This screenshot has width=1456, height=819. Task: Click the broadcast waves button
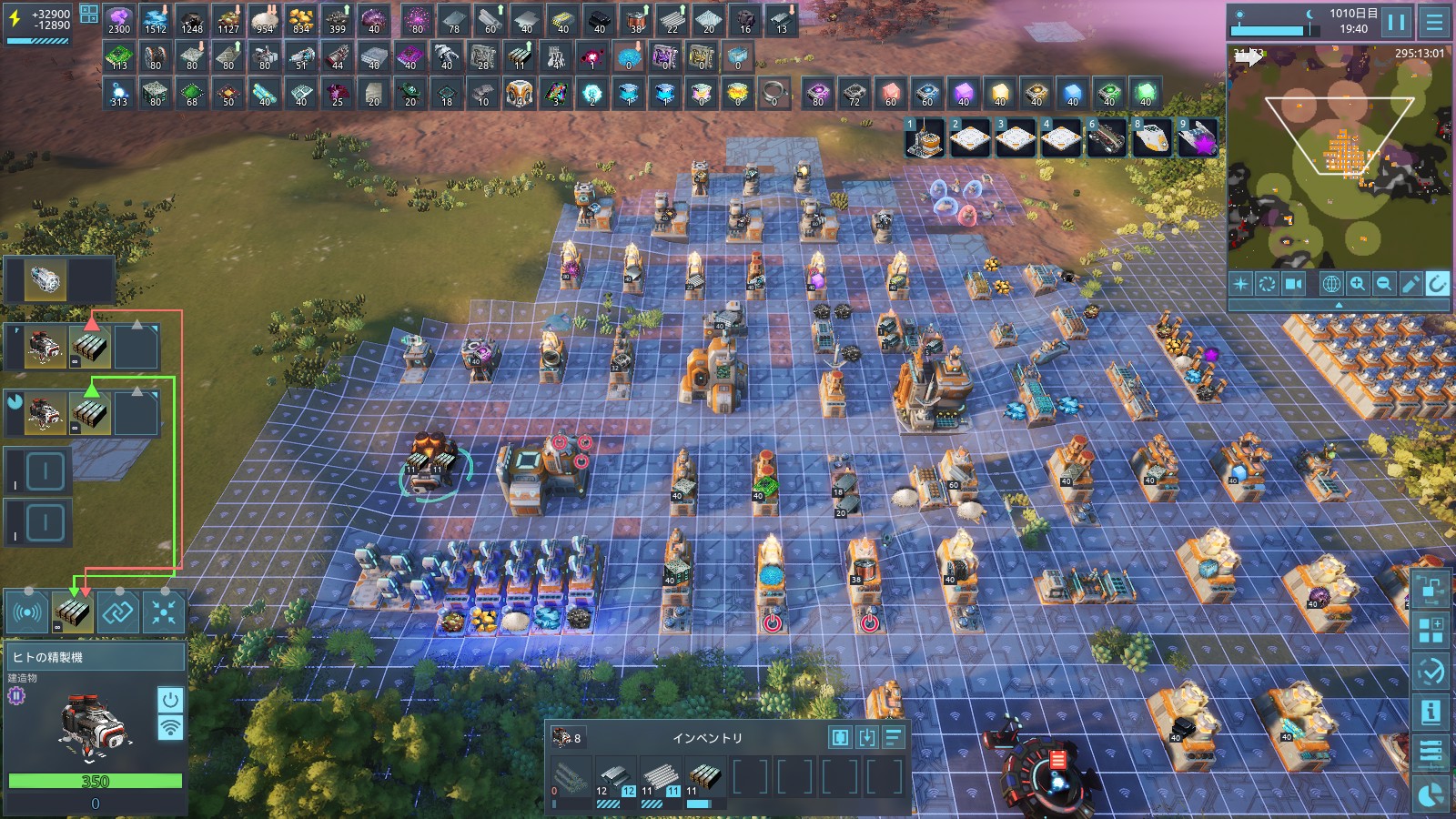(x=27, y=612)
